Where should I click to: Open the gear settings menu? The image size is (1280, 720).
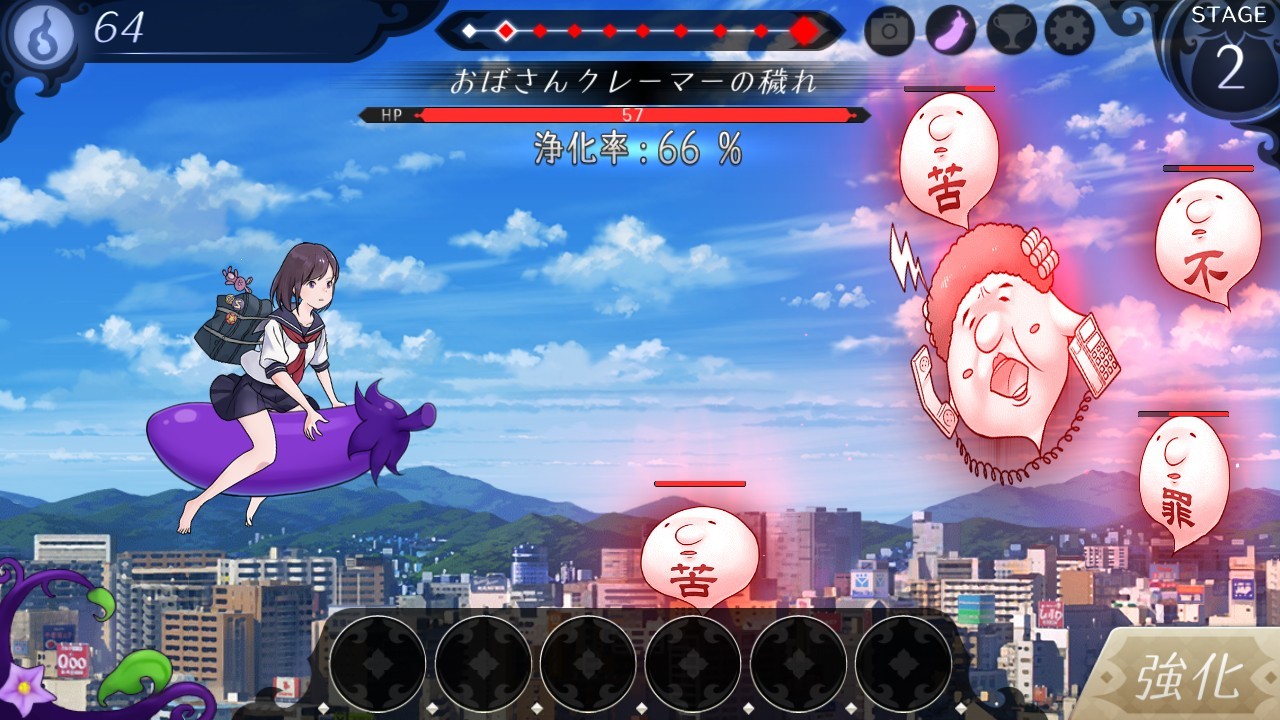pos(1070,31)
